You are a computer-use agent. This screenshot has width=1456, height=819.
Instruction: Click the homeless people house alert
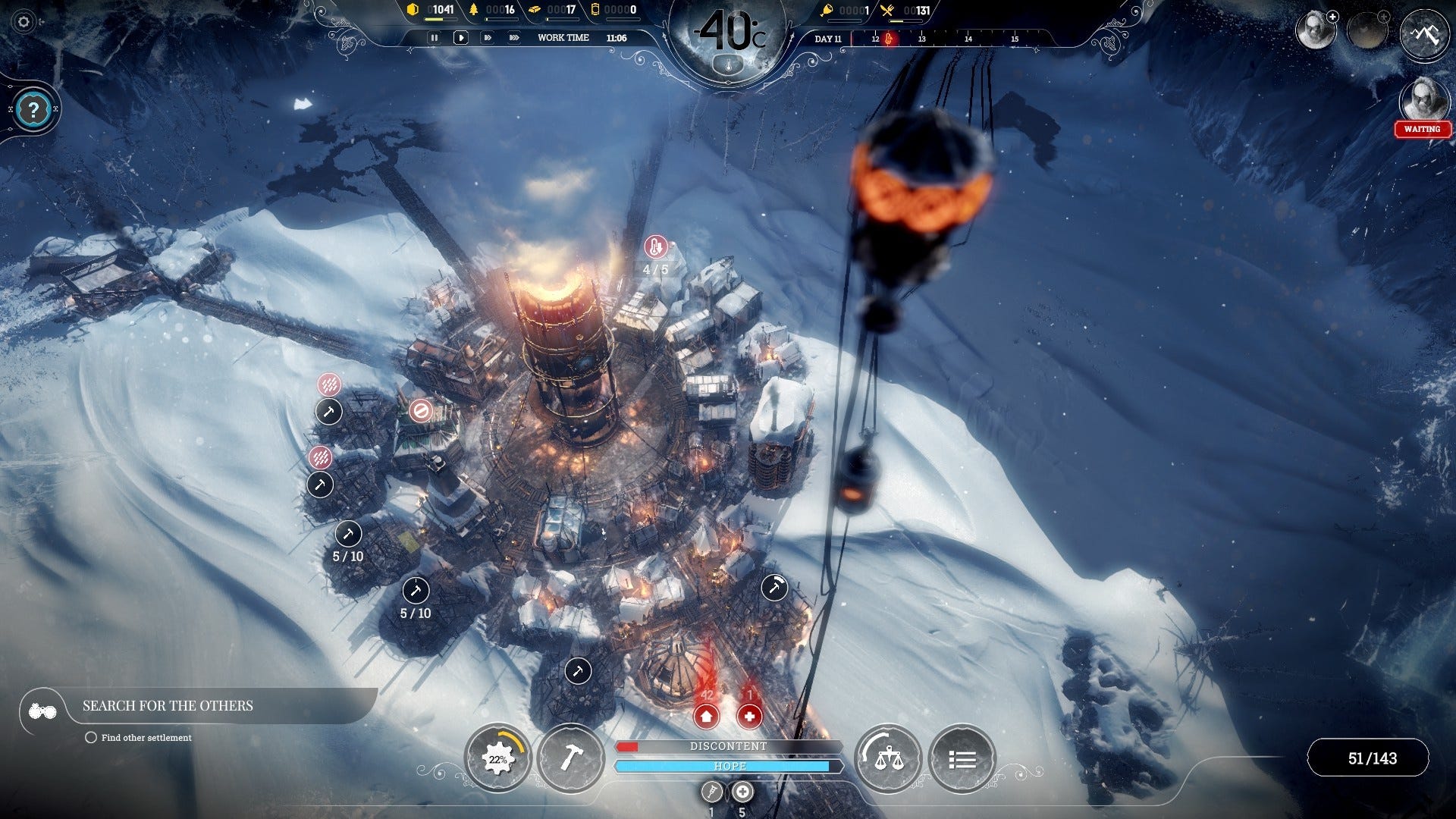(706, 716)
